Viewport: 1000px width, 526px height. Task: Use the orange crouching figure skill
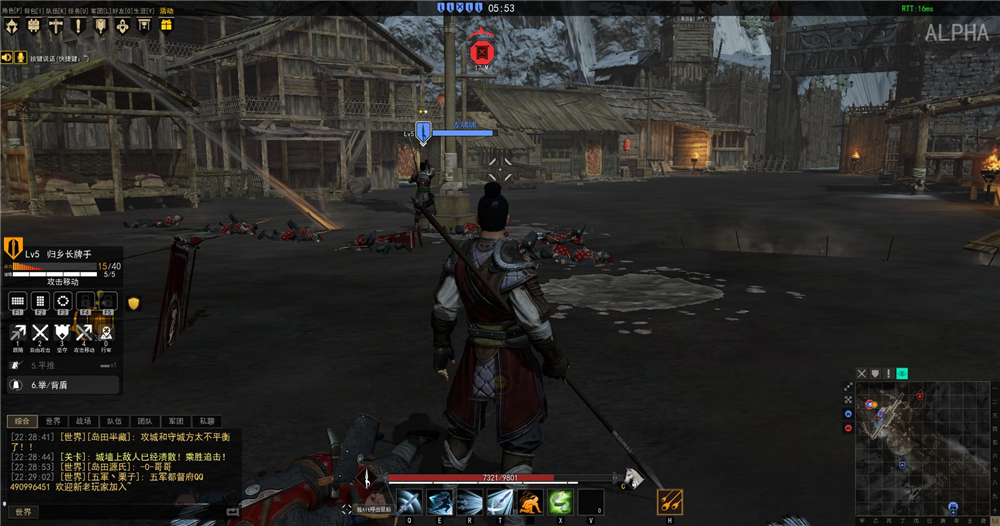click(530, 501)
